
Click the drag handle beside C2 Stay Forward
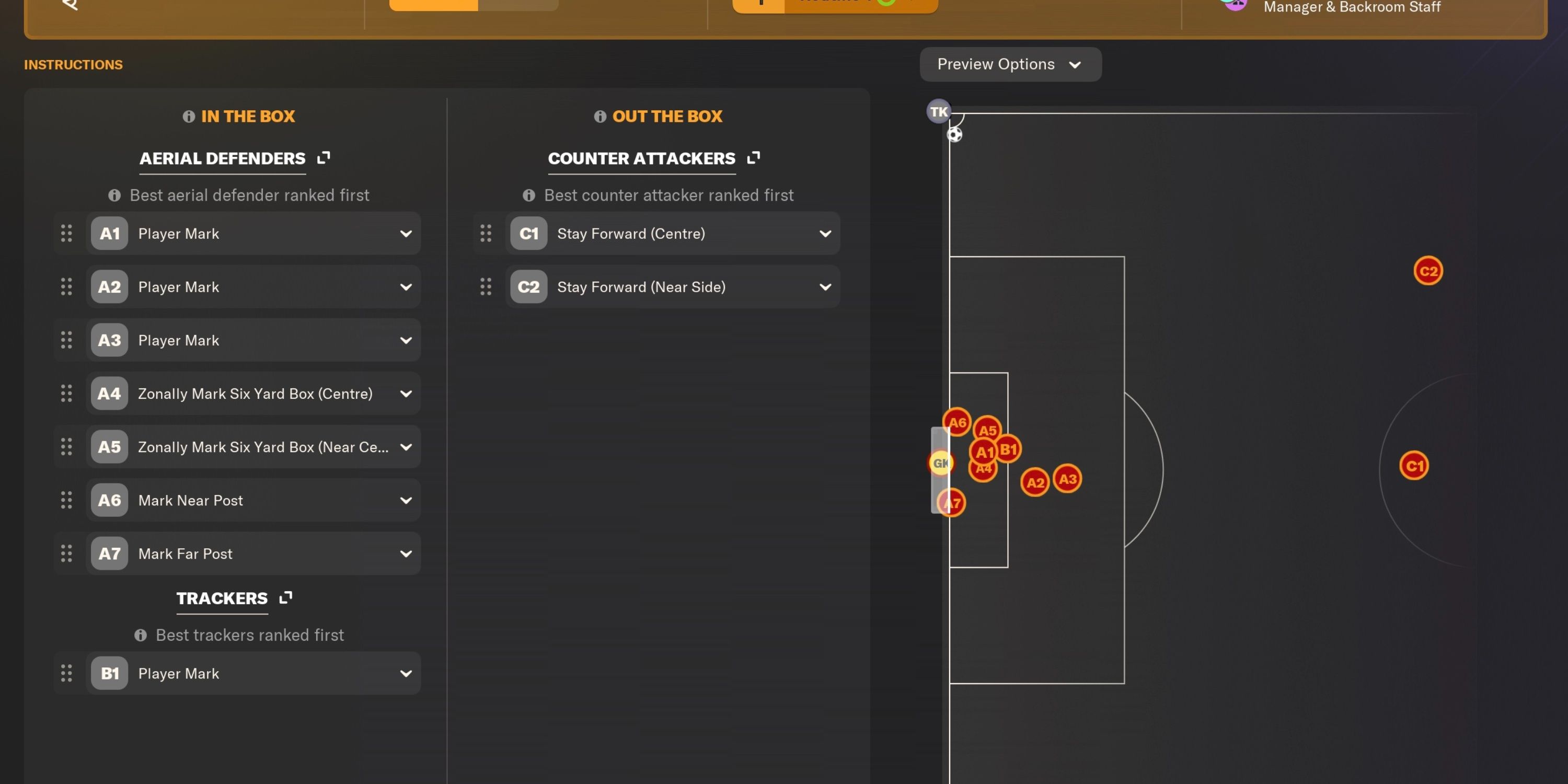tap(487, 286)
